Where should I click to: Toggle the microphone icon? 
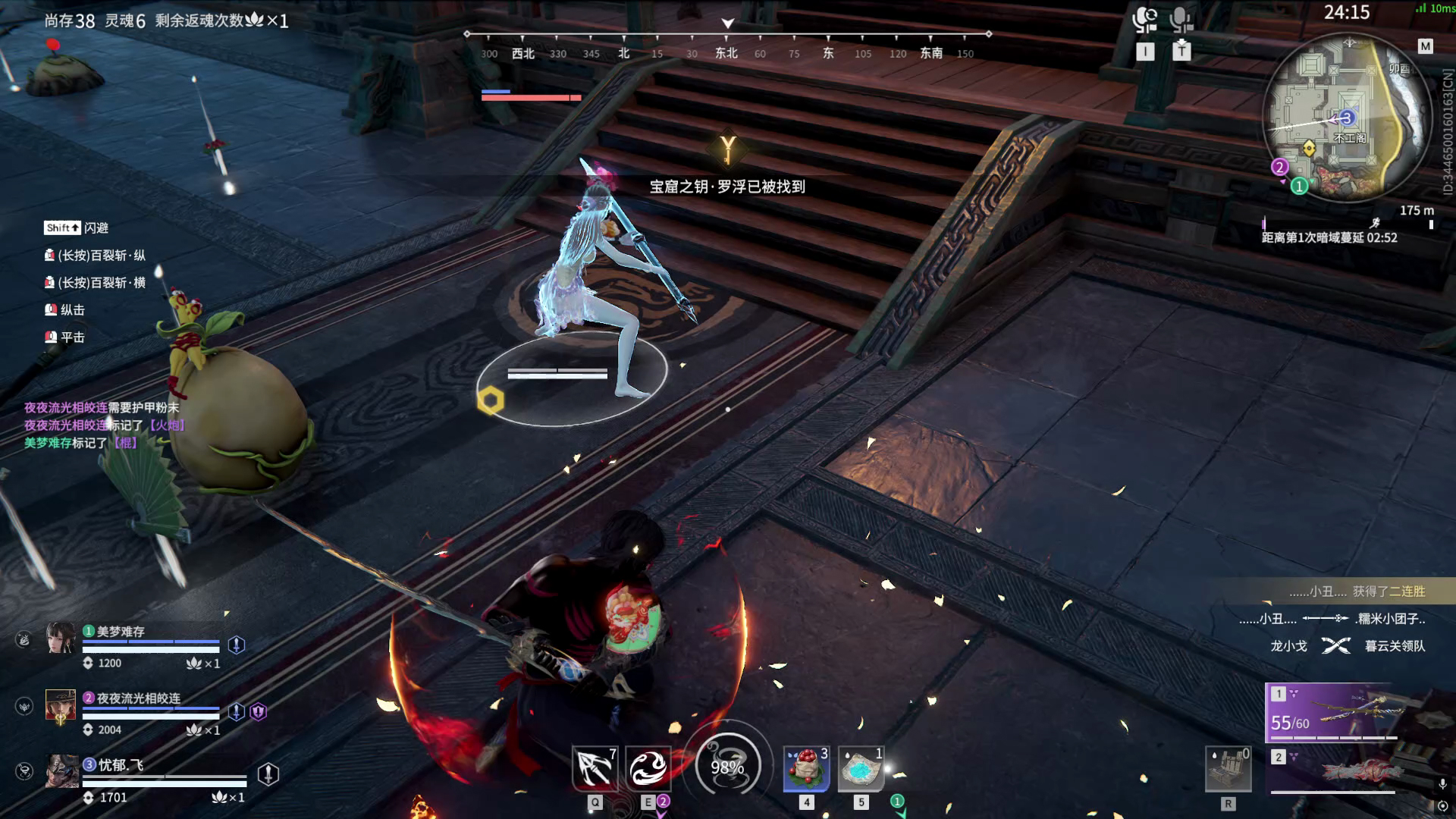tap(1181, 20)
